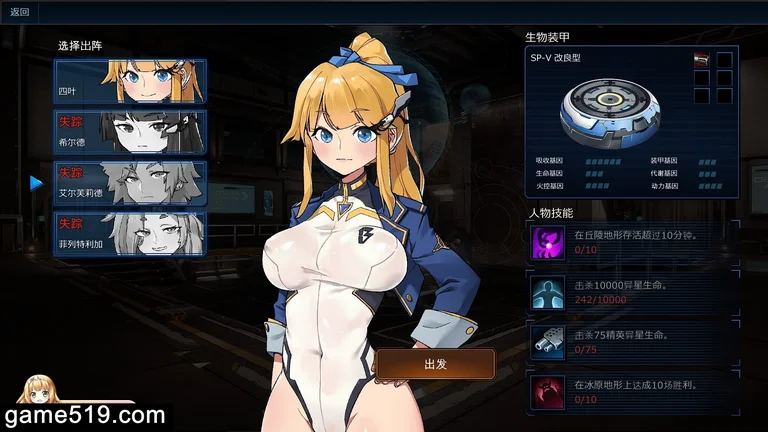View the kill 10000 alien lifeforms skill
The width and height of the screenshot is (768, 432).
[x=548, y=291]
